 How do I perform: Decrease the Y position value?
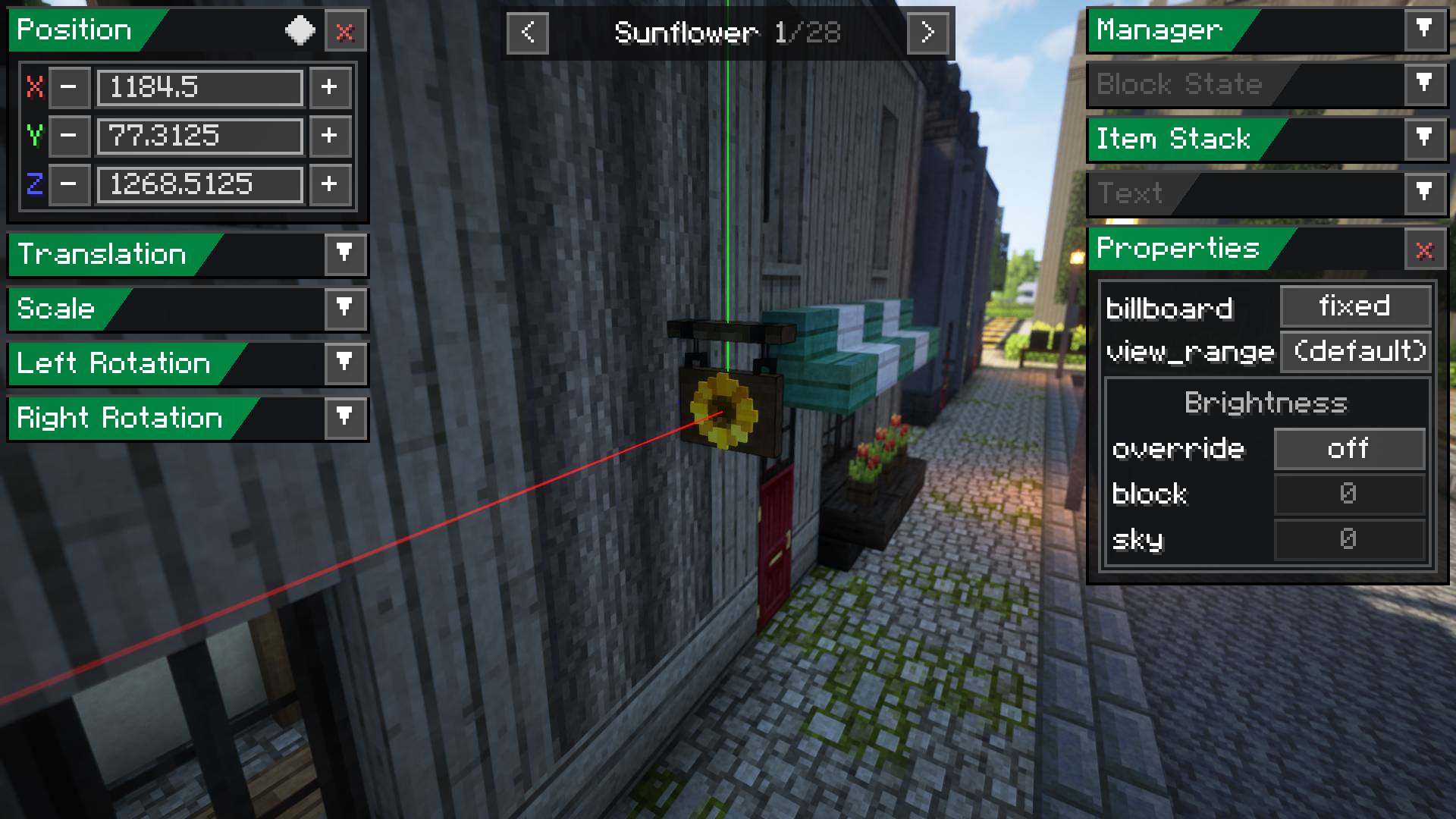pyautogui.click(x=69, y=136)
